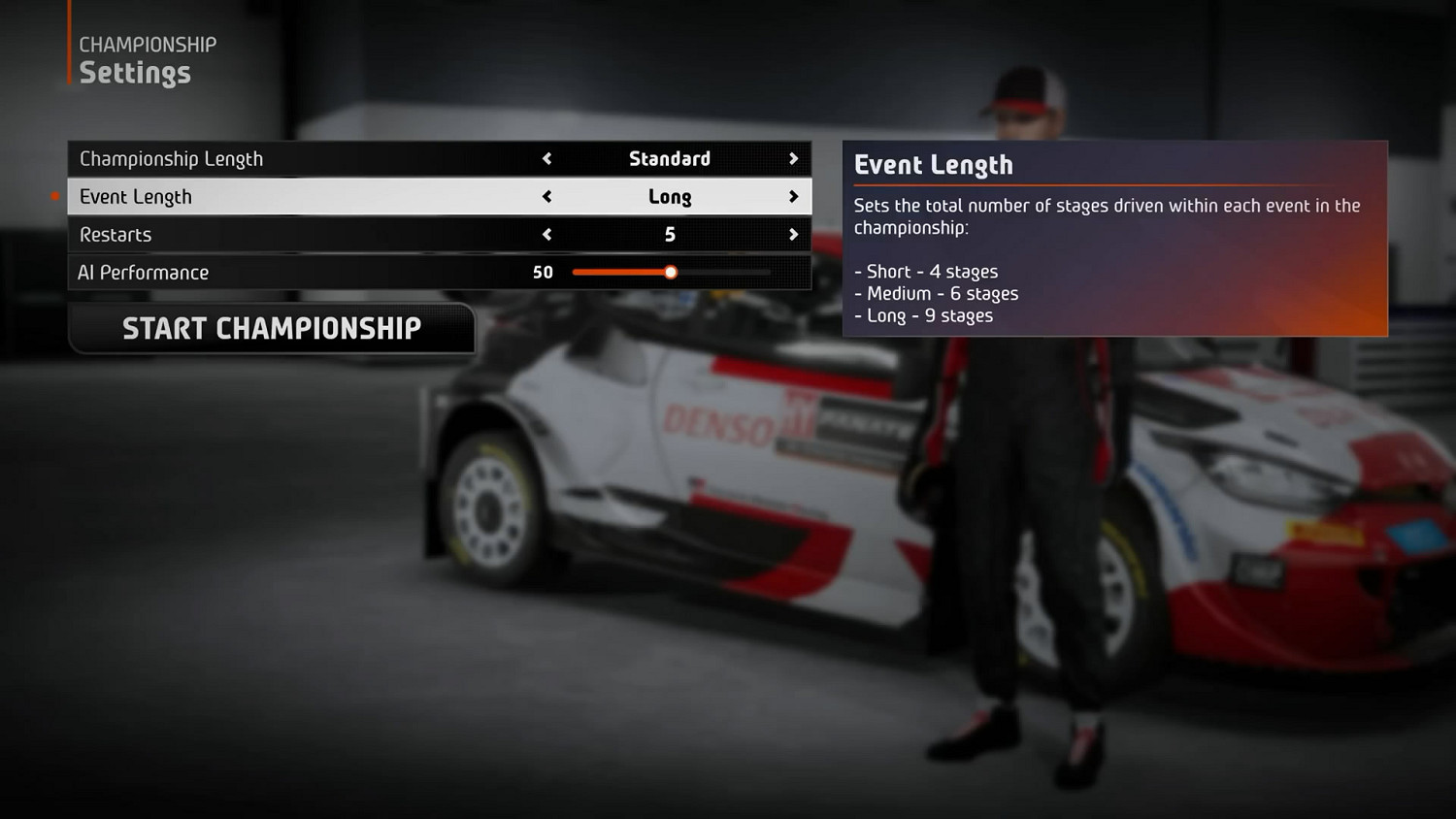
Task: Click the AI Performance slider handle
Action: (x=670, y=273)
